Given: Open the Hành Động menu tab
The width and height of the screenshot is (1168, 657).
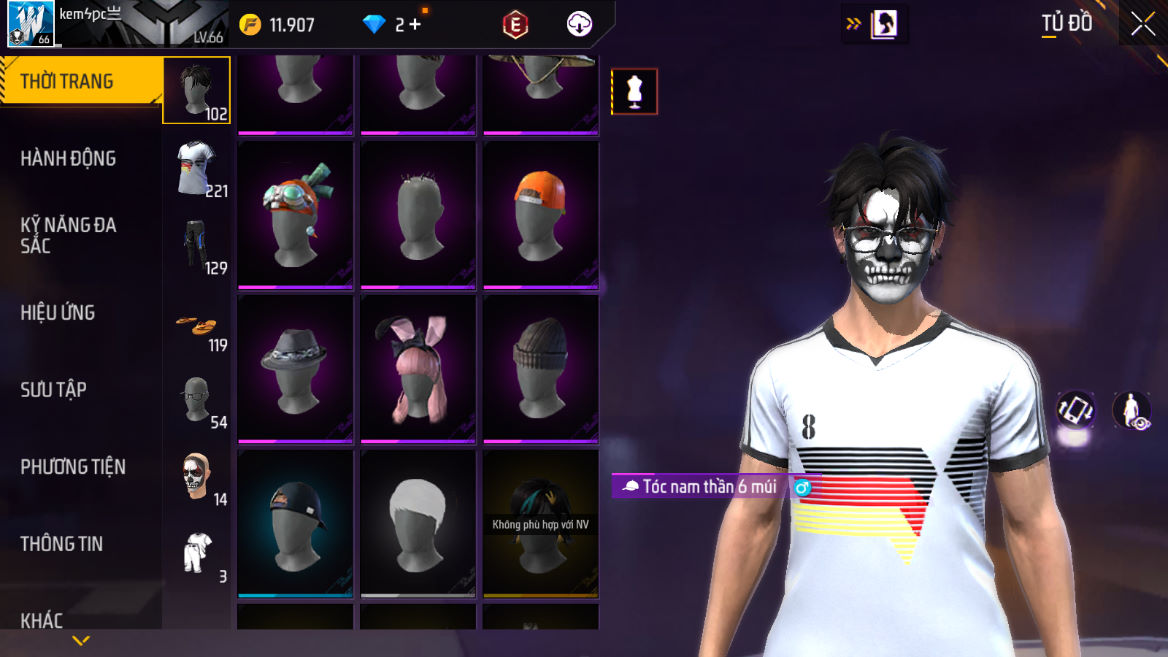Looking at the screenshot, I should pyautogui.click(x=68, y=158).
